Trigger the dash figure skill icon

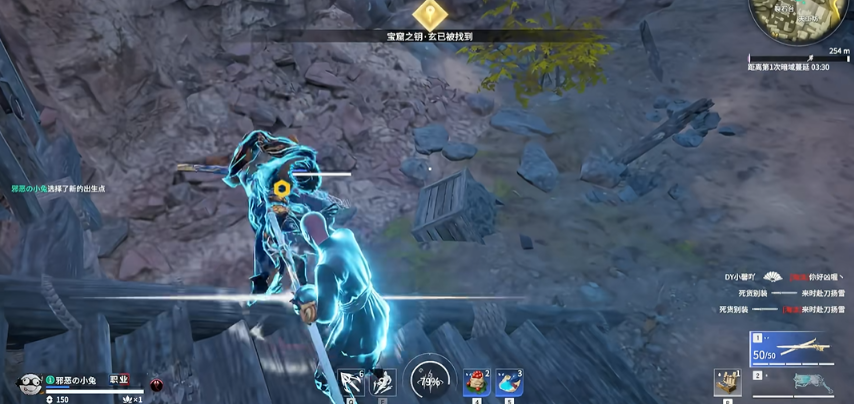(383, 383)
